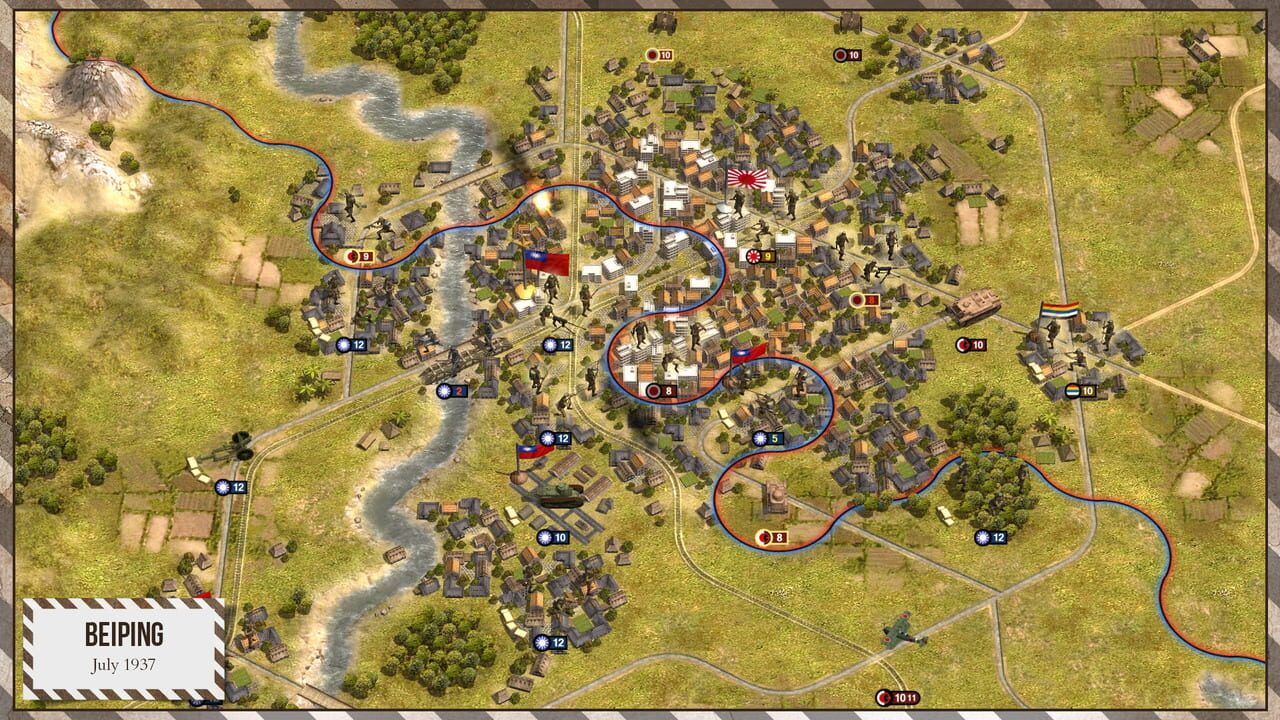
Task: Select the strength 10 badge with striped roundel
Action: [1079, 390]
